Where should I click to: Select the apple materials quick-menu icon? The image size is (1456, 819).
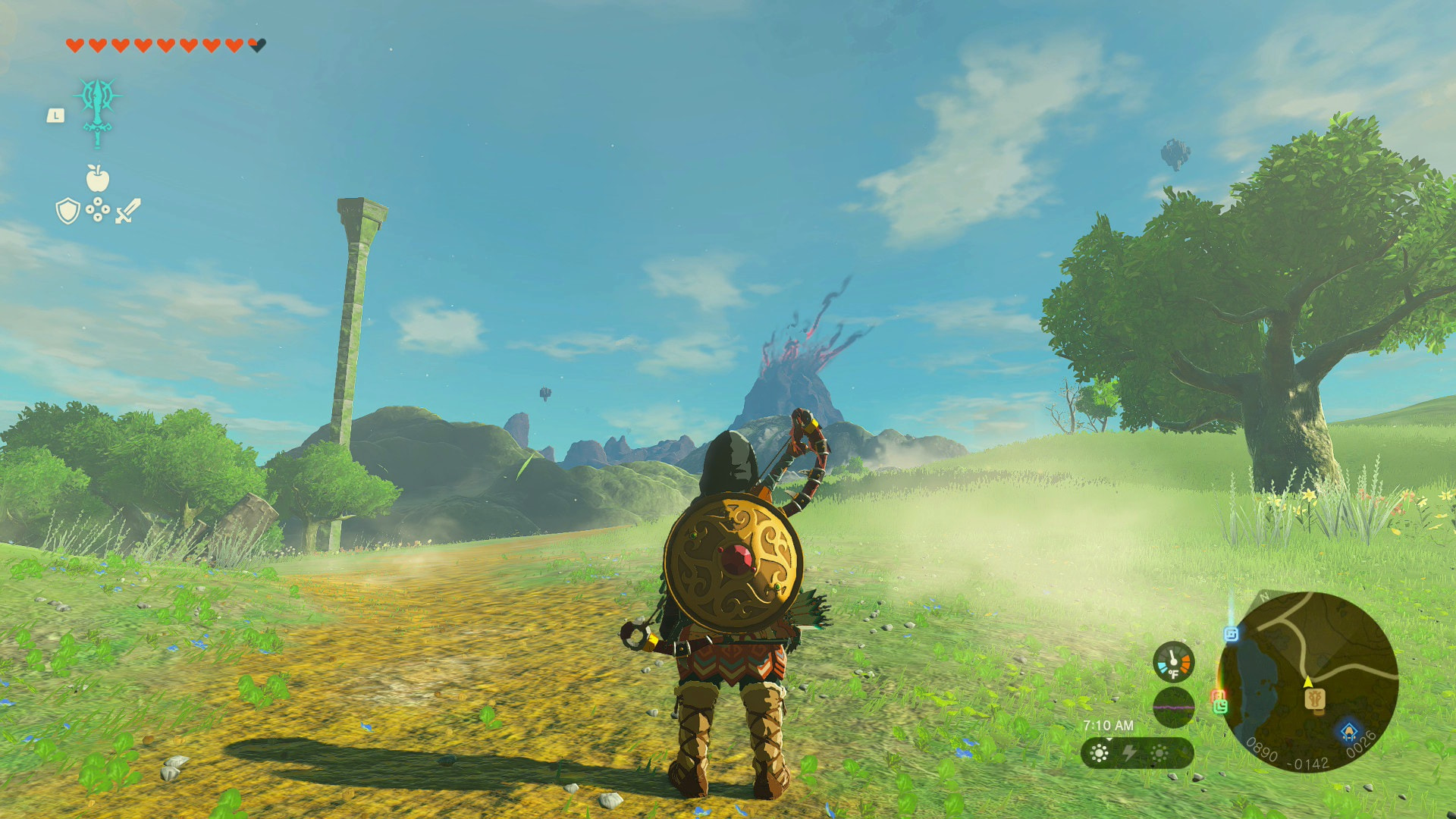(98, 179)
